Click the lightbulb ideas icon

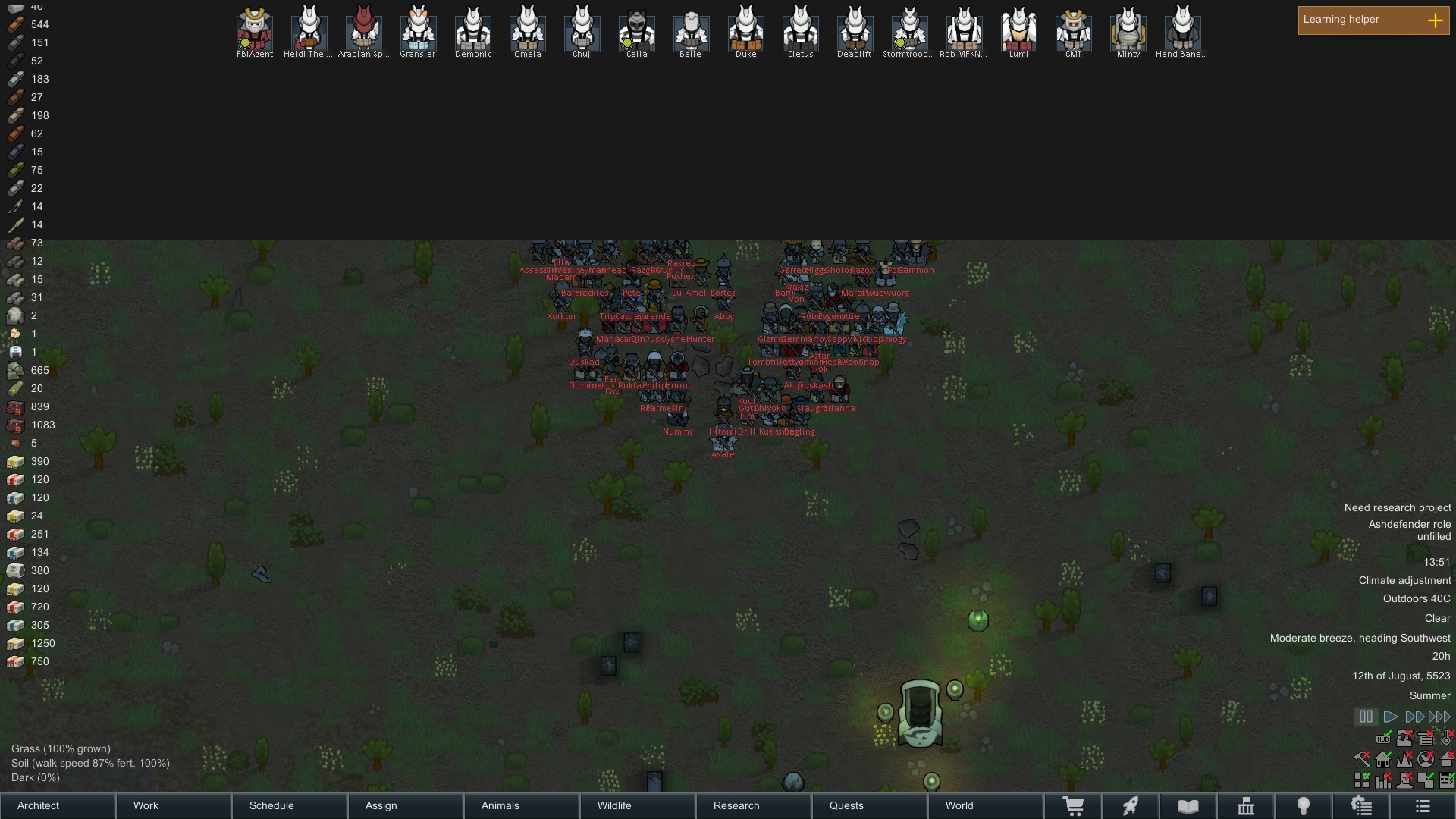[1304, 806]
